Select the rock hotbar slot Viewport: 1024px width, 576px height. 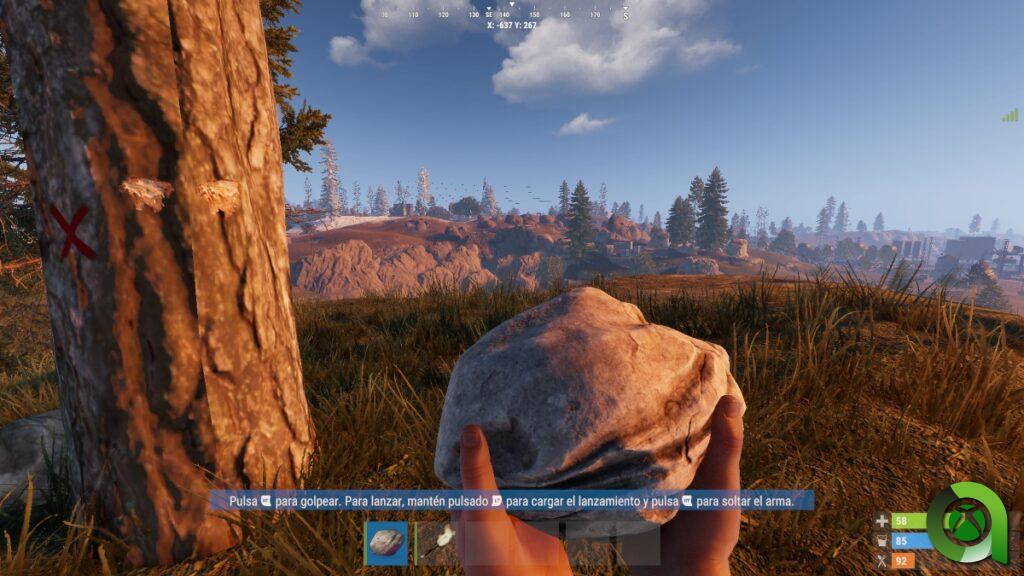(386, 543)
